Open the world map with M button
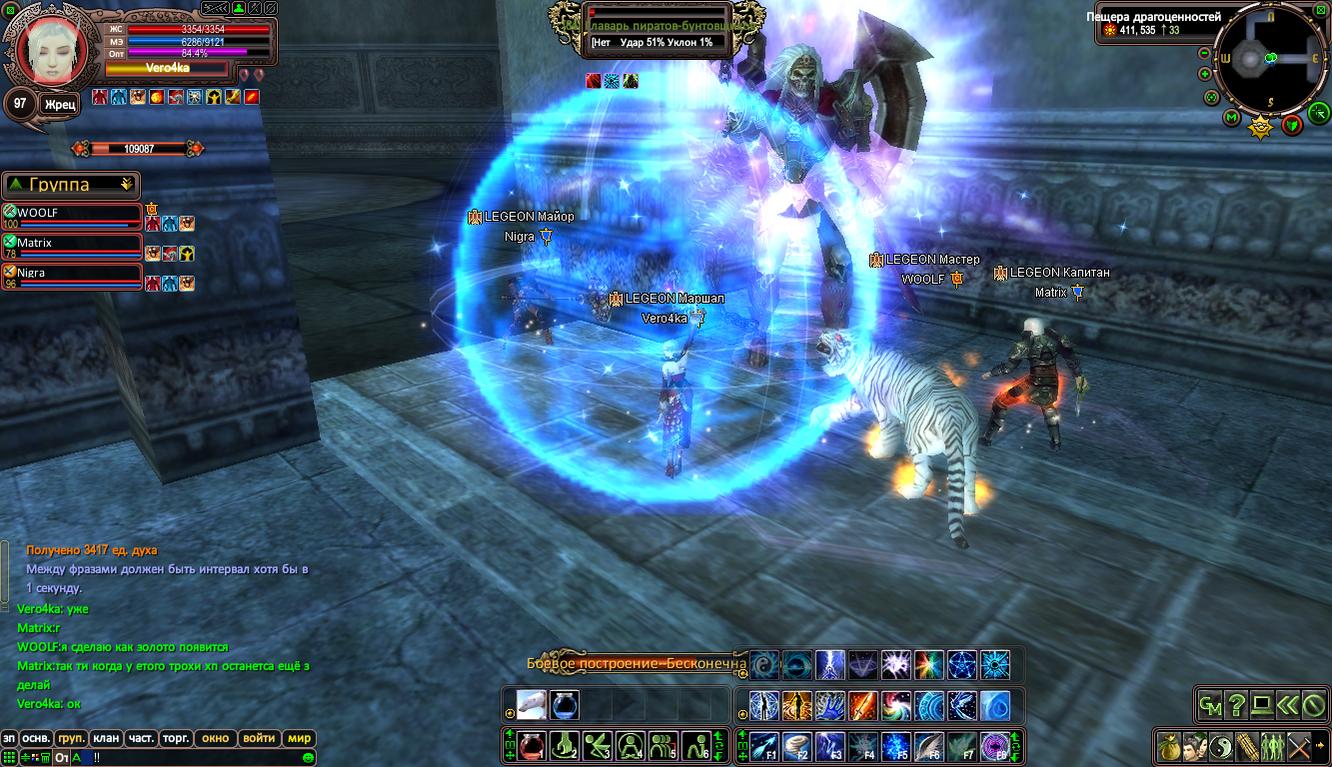Image resolution: width=1332 pixels, height=767 pixels. [x=1231, y=118]
